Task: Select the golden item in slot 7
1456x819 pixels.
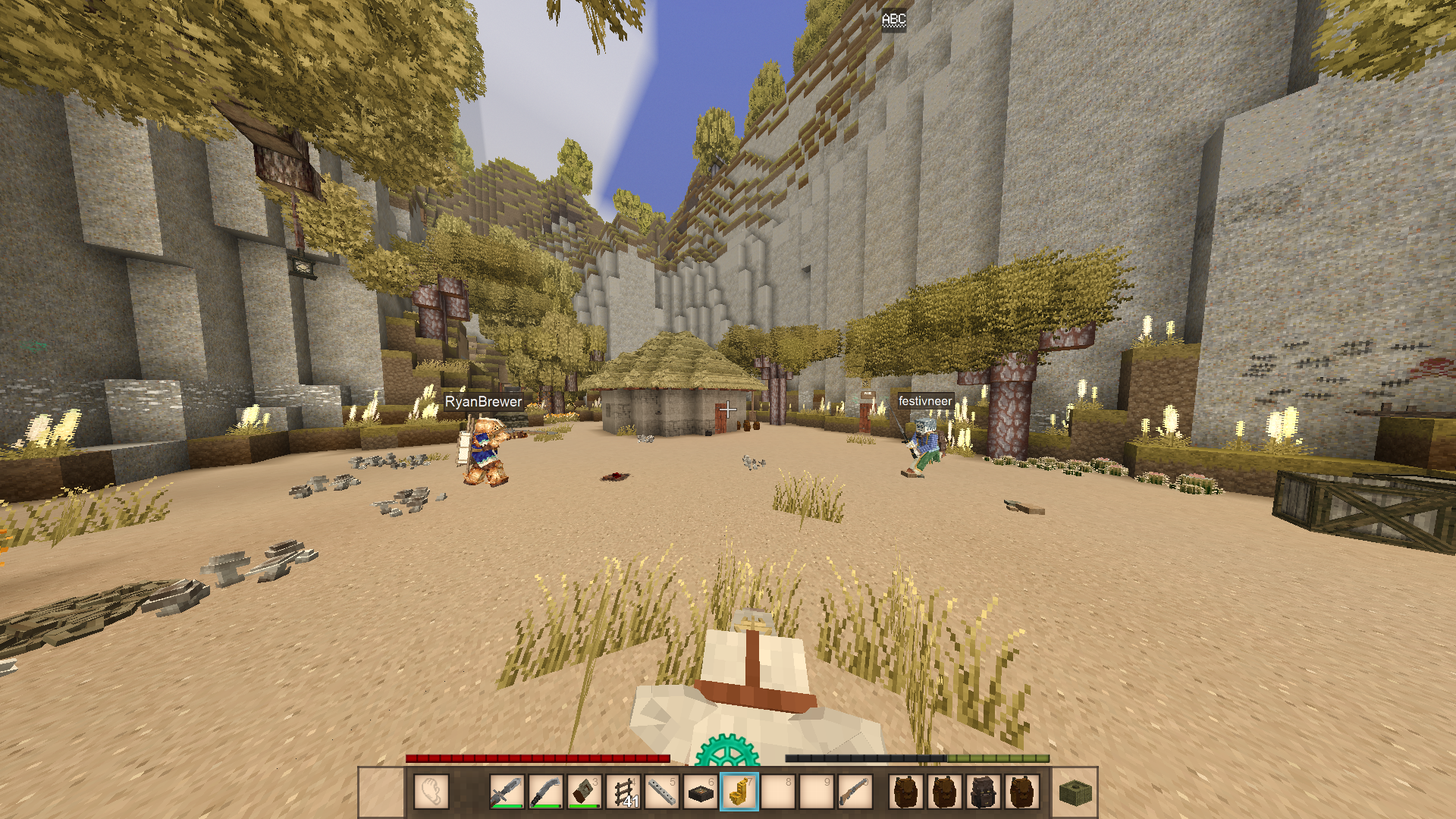Action: click(739, 792)
